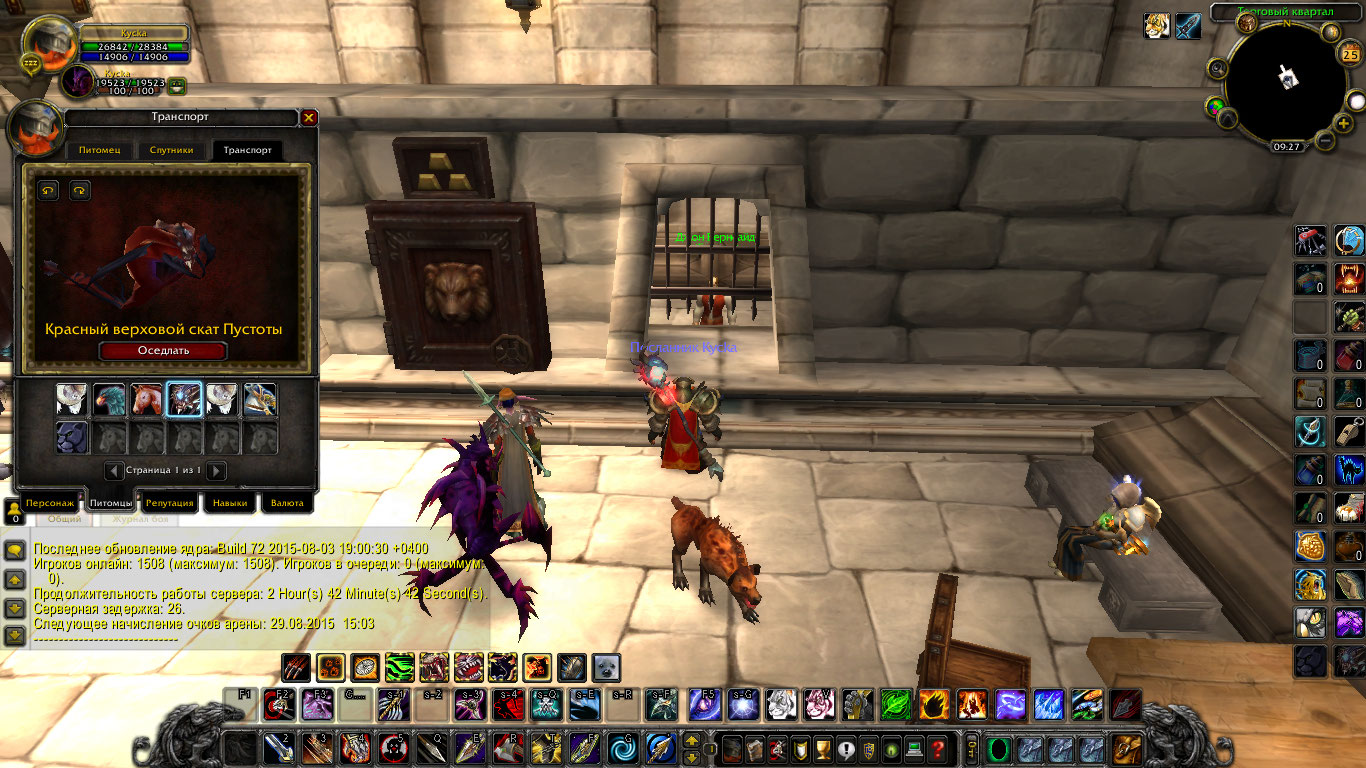The image size is (1366, 768).
Task: Open the Персонаж tab
Action: click(50, 503)
